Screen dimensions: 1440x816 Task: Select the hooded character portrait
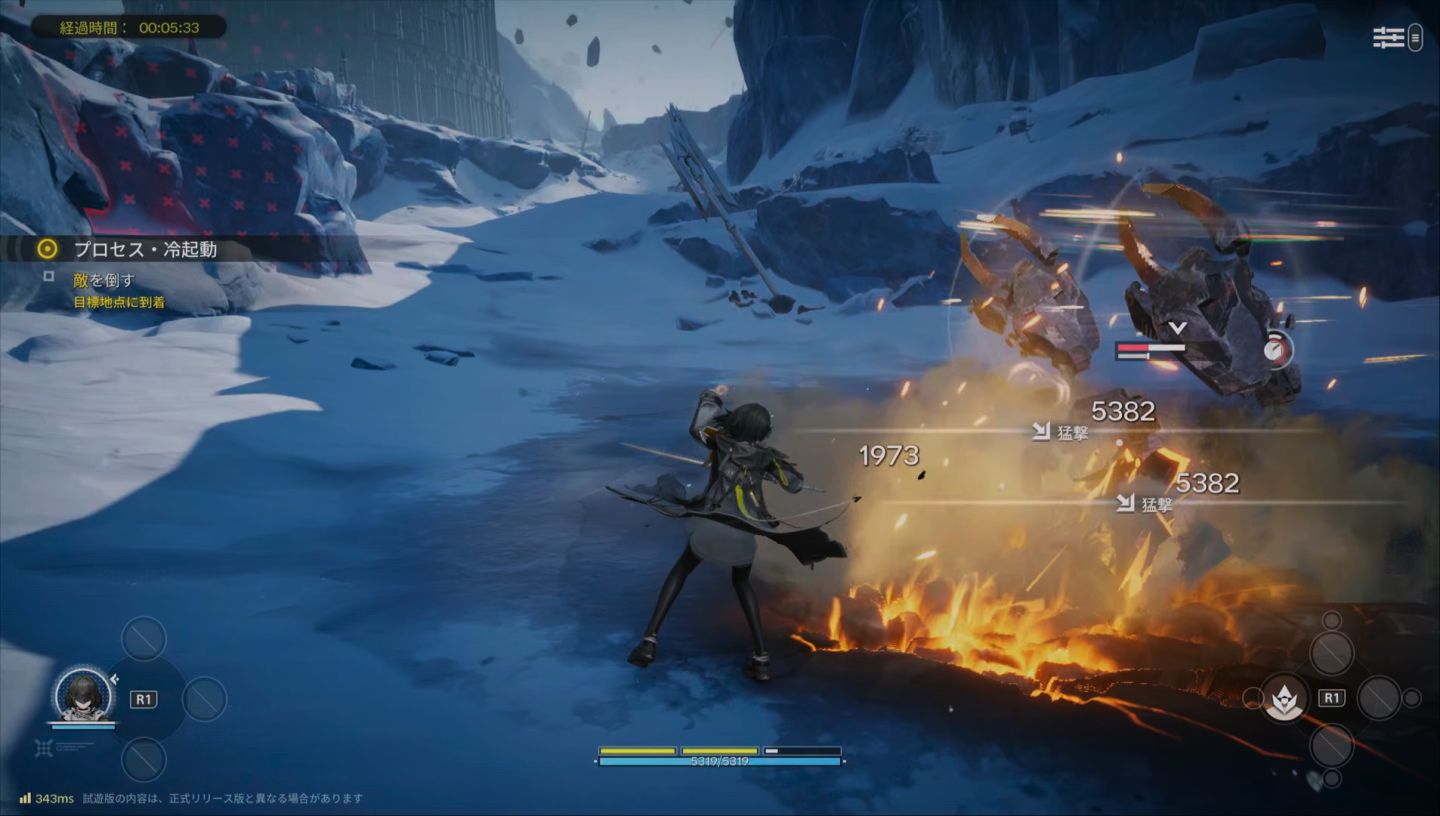click(x=84, y=694)
